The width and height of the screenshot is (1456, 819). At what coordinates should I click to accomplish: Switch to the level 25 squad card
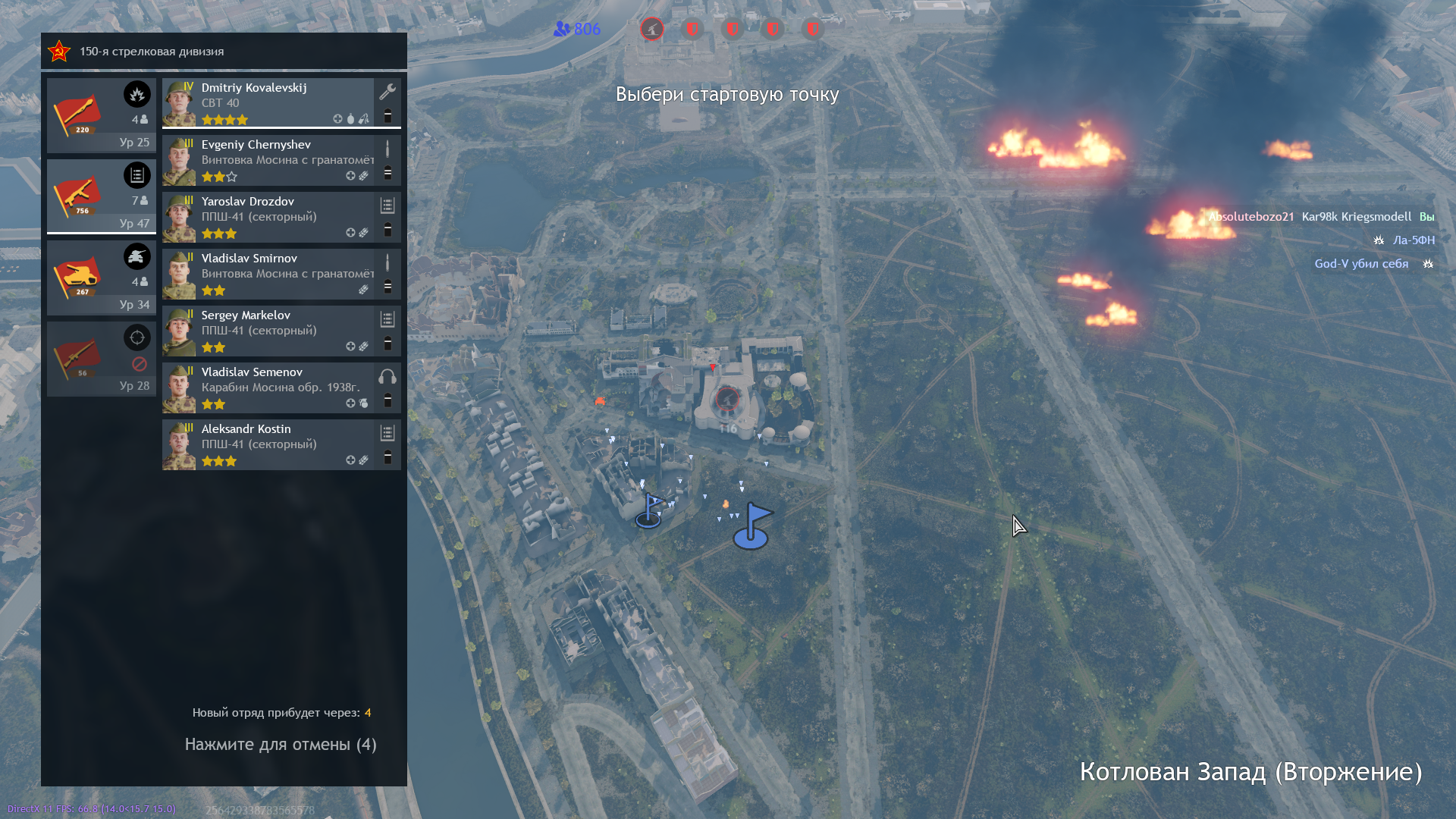[102, 115]
